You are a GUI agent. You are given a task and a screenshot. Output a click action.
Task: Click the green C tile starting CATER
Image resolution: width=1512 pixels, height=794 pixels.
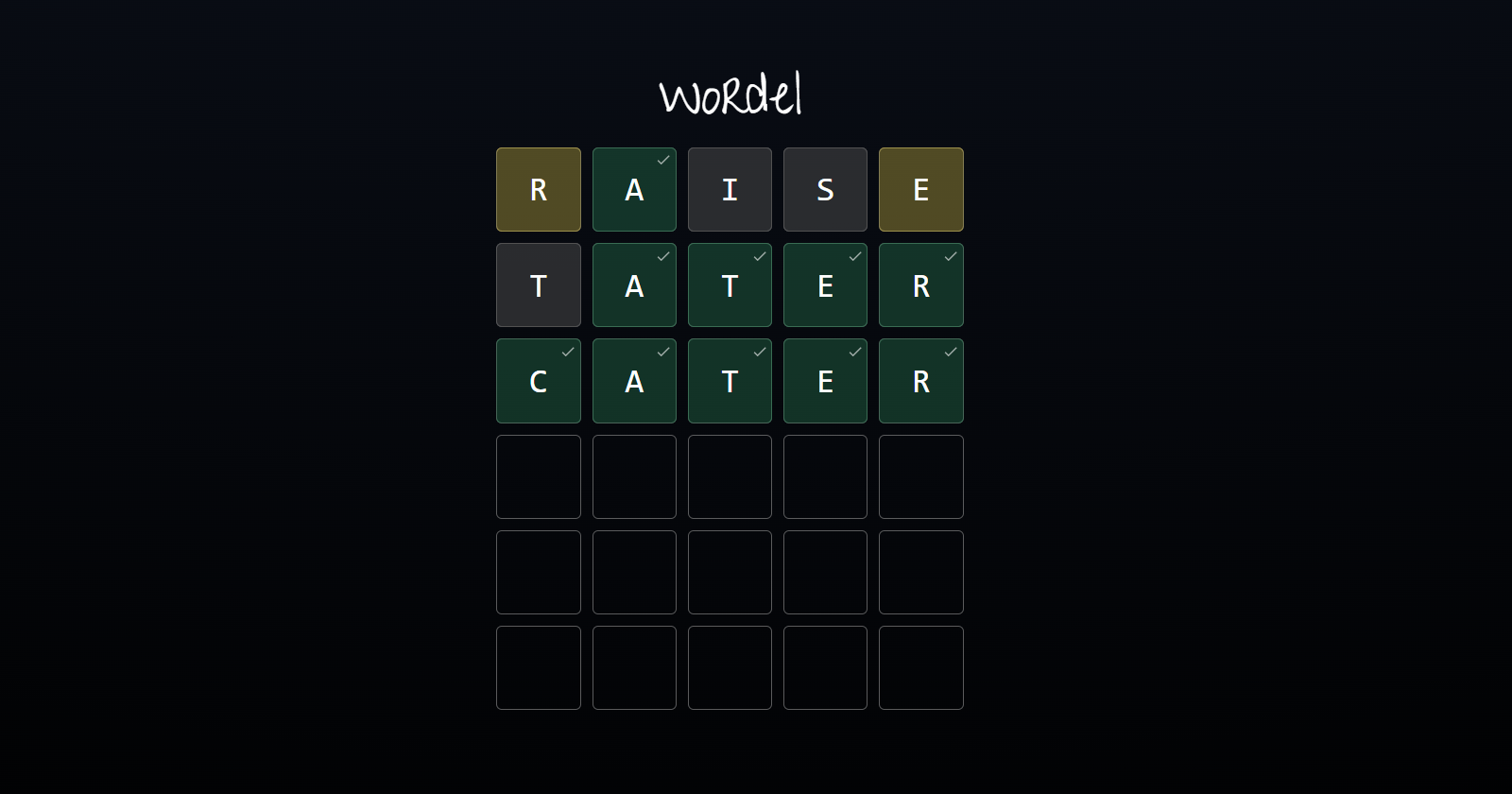pos(538,381)
